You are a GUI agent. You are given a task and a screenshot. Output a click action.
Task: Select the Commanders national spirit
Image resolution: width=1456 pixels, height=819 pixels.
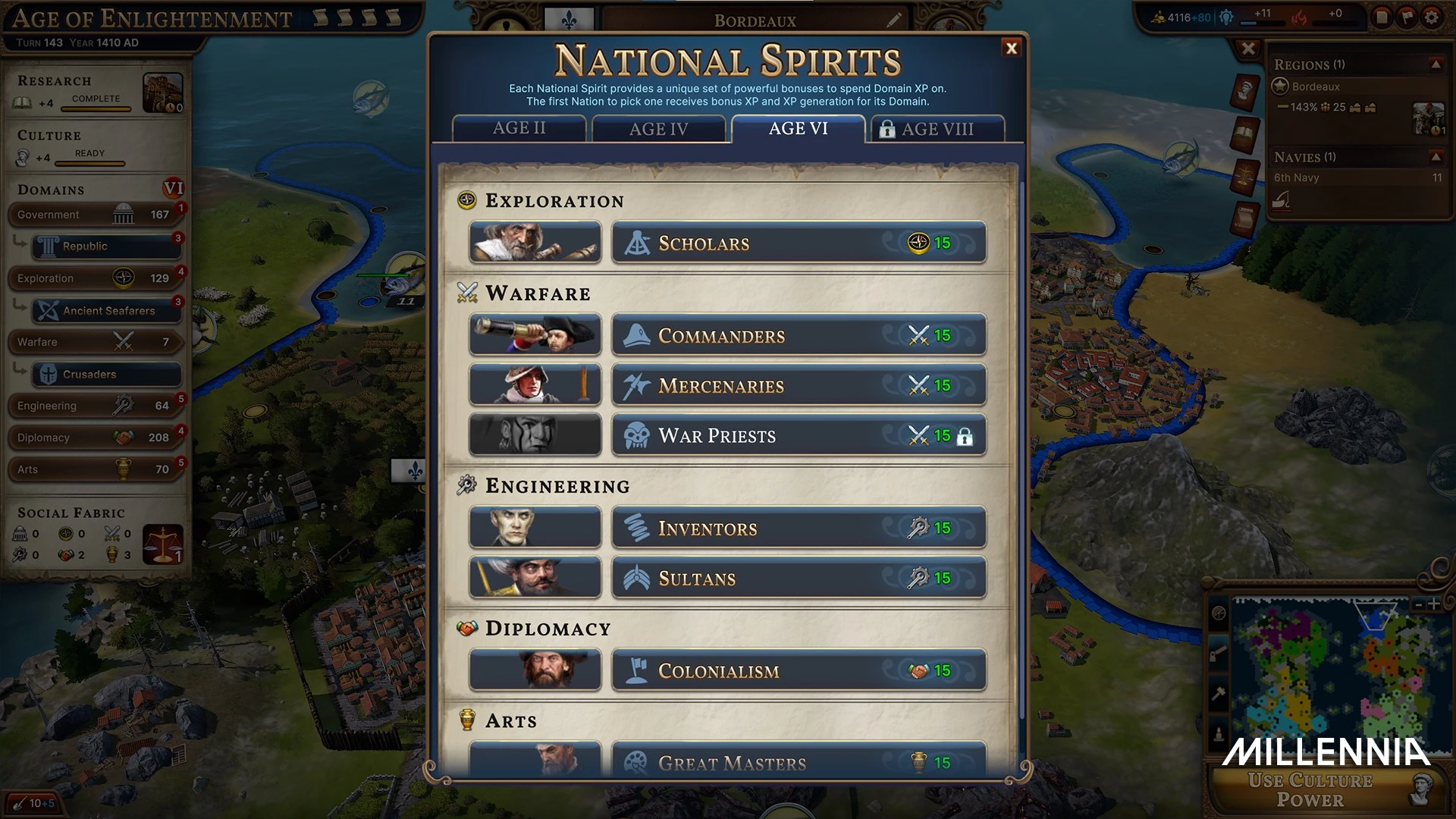[x=799, y=335]
